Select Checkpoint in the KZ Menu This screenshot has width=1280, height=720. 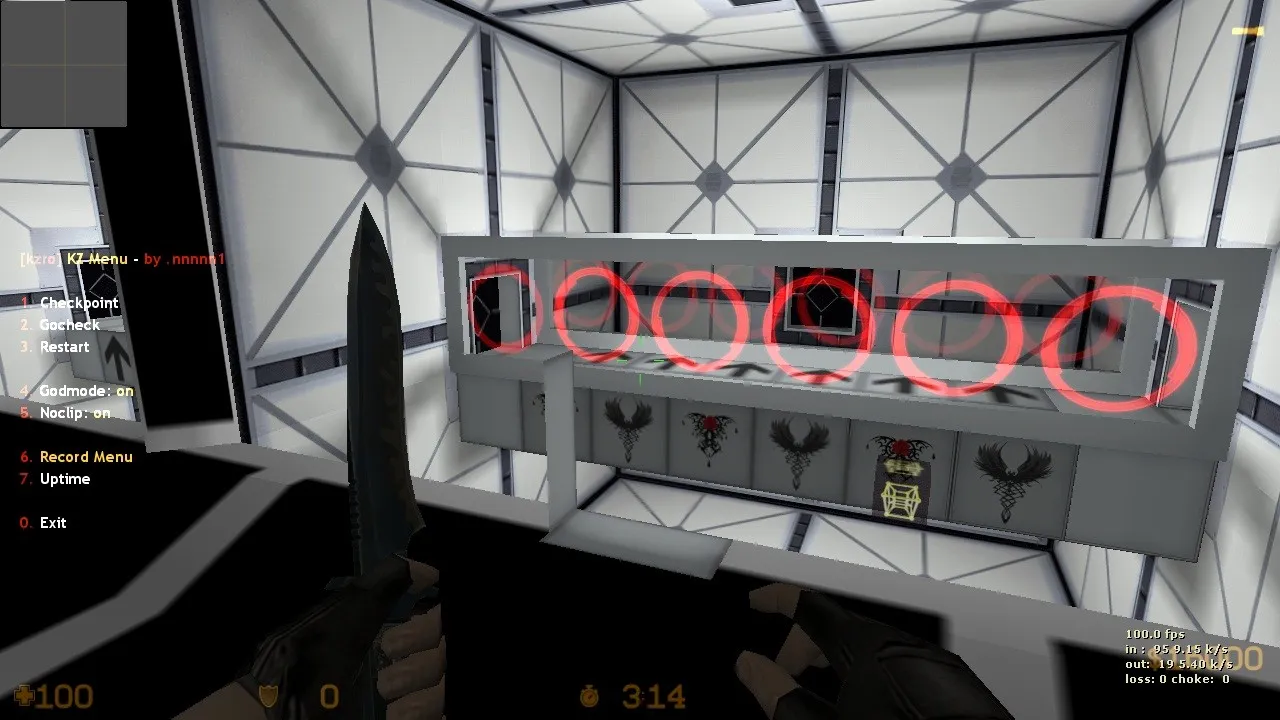coord(78,303)
